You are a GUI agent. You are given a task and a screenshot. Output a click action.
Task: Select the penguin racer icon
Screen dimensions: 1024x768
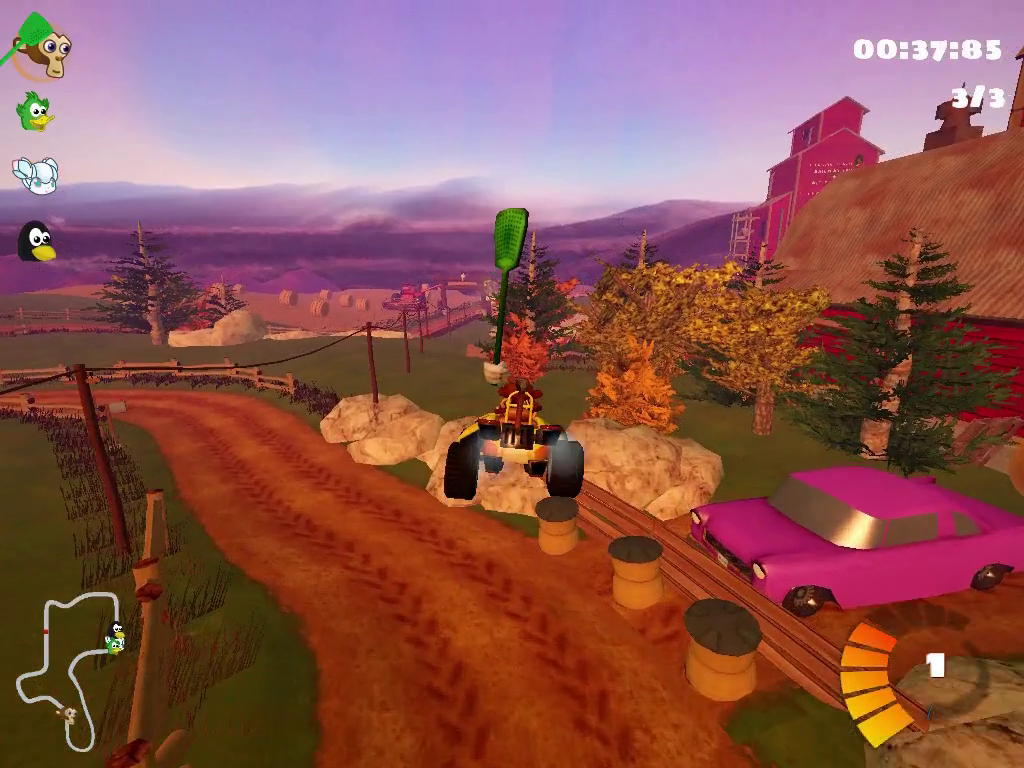[x=35, y=241]
